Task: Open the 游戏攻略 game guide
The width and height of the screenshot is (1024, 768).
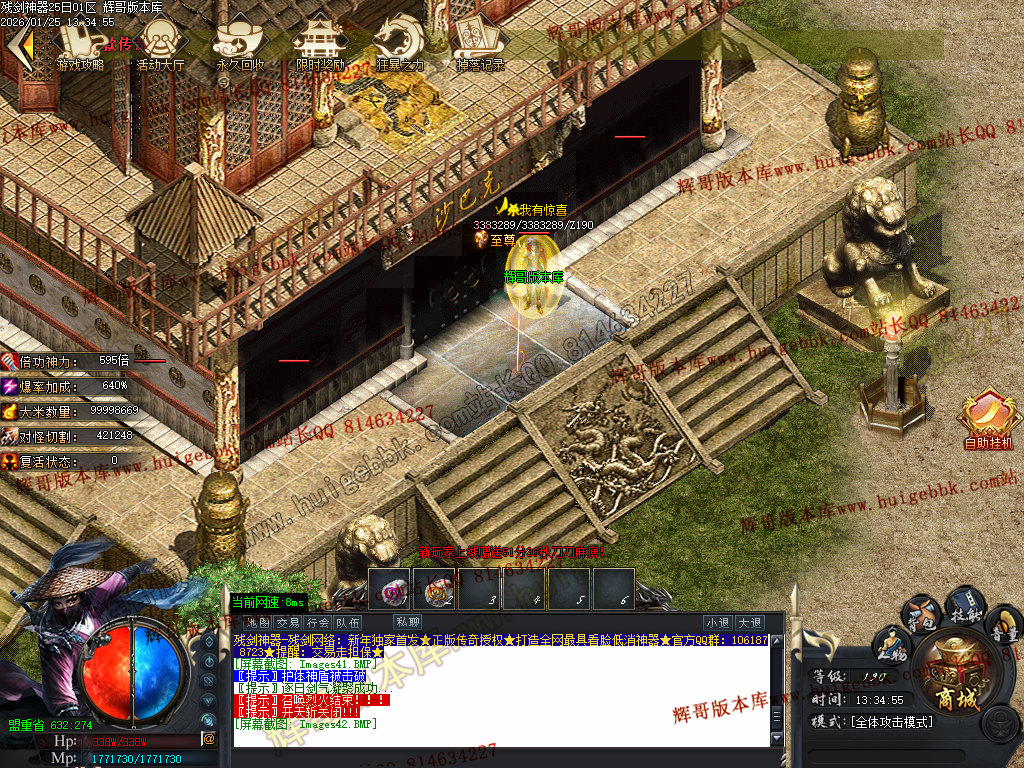Action: point(80,46)
